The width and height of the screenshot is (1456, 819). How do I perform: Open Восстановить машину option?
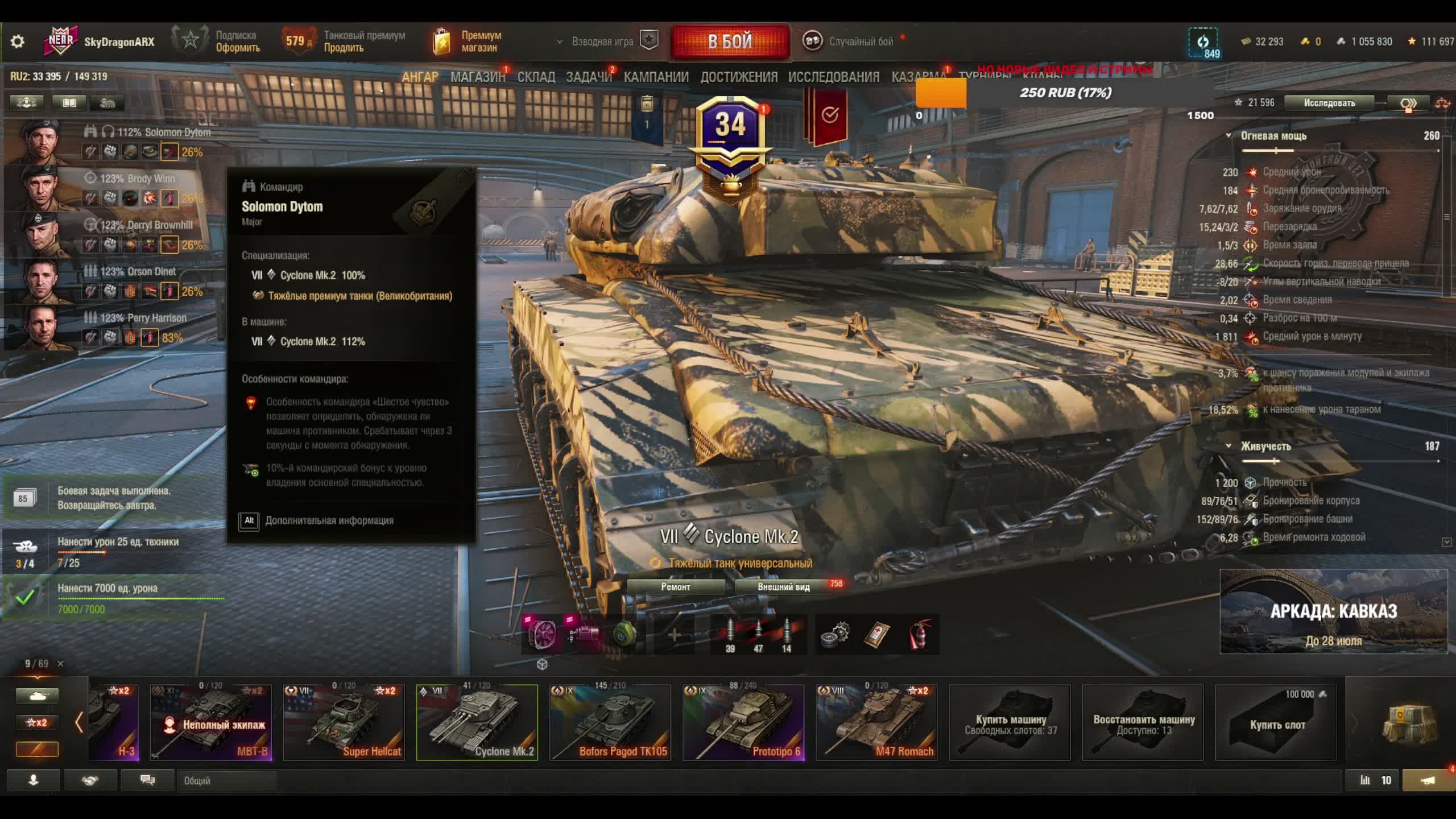1143,722
